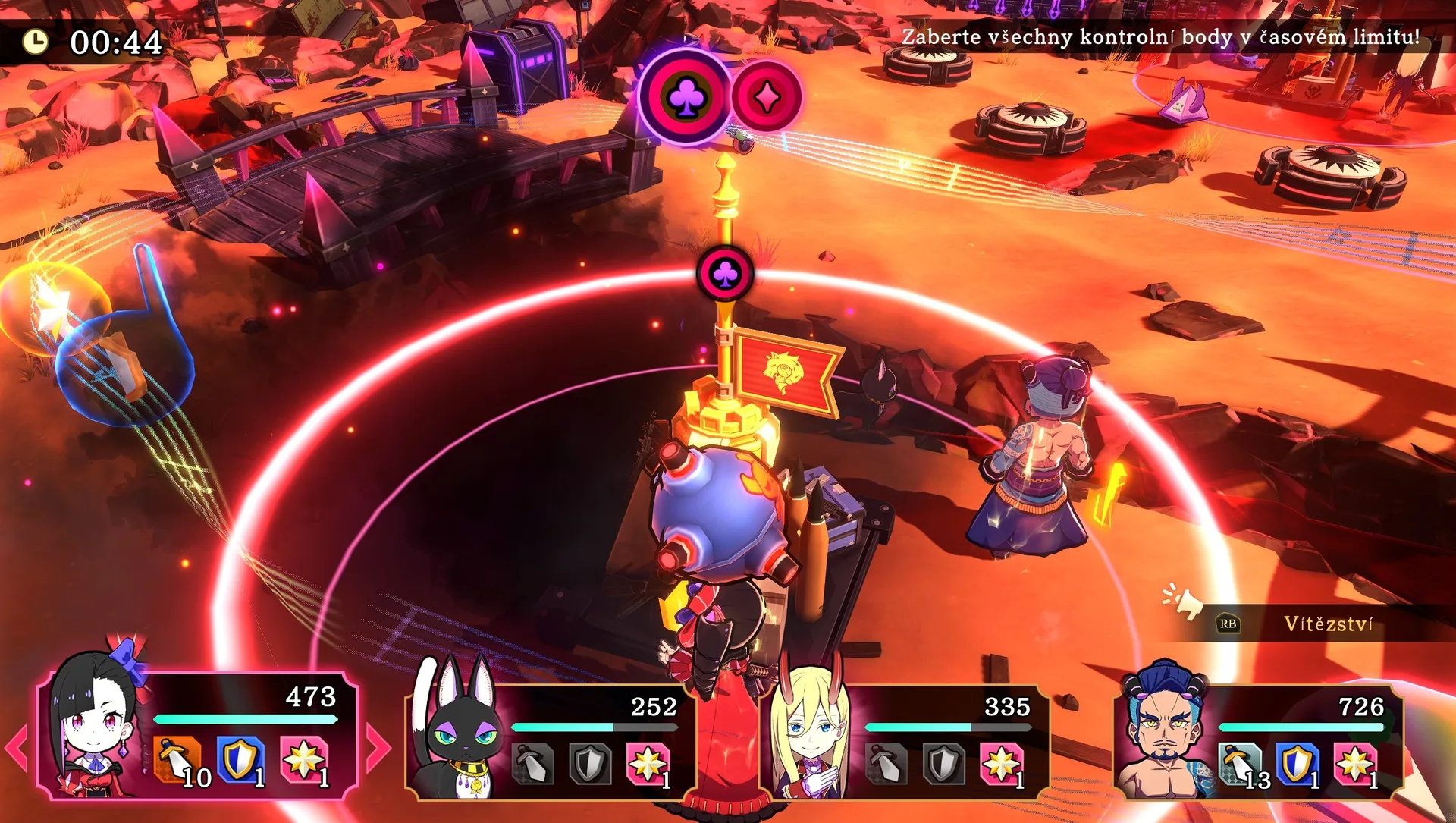This screenshot has width=1456, height=823.
Task: Click the black cat's star skill icon
Action: point(648,763)
